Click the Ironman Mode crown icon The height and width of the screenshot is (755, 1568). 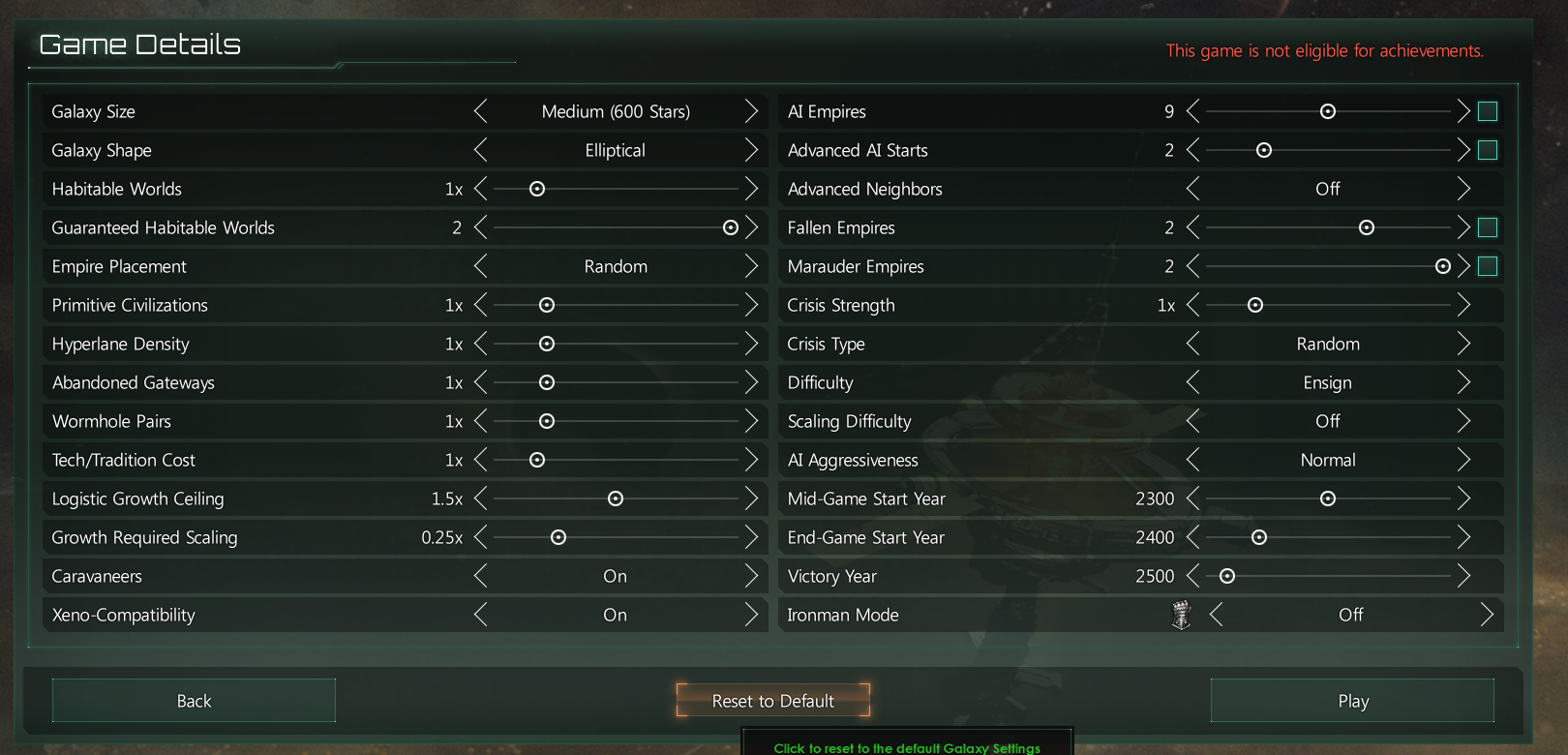pos(1180,615)
